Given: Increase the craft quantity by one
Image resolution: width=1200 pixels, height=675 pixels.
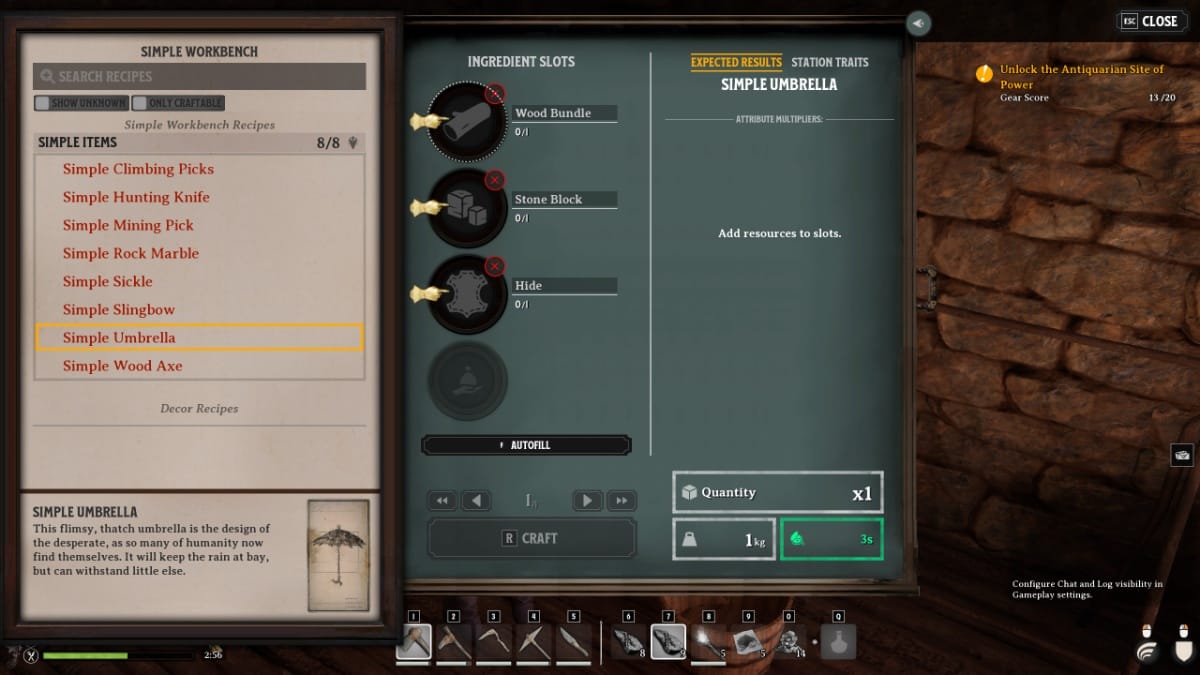Looking at the screenshot, I should 588,500.
